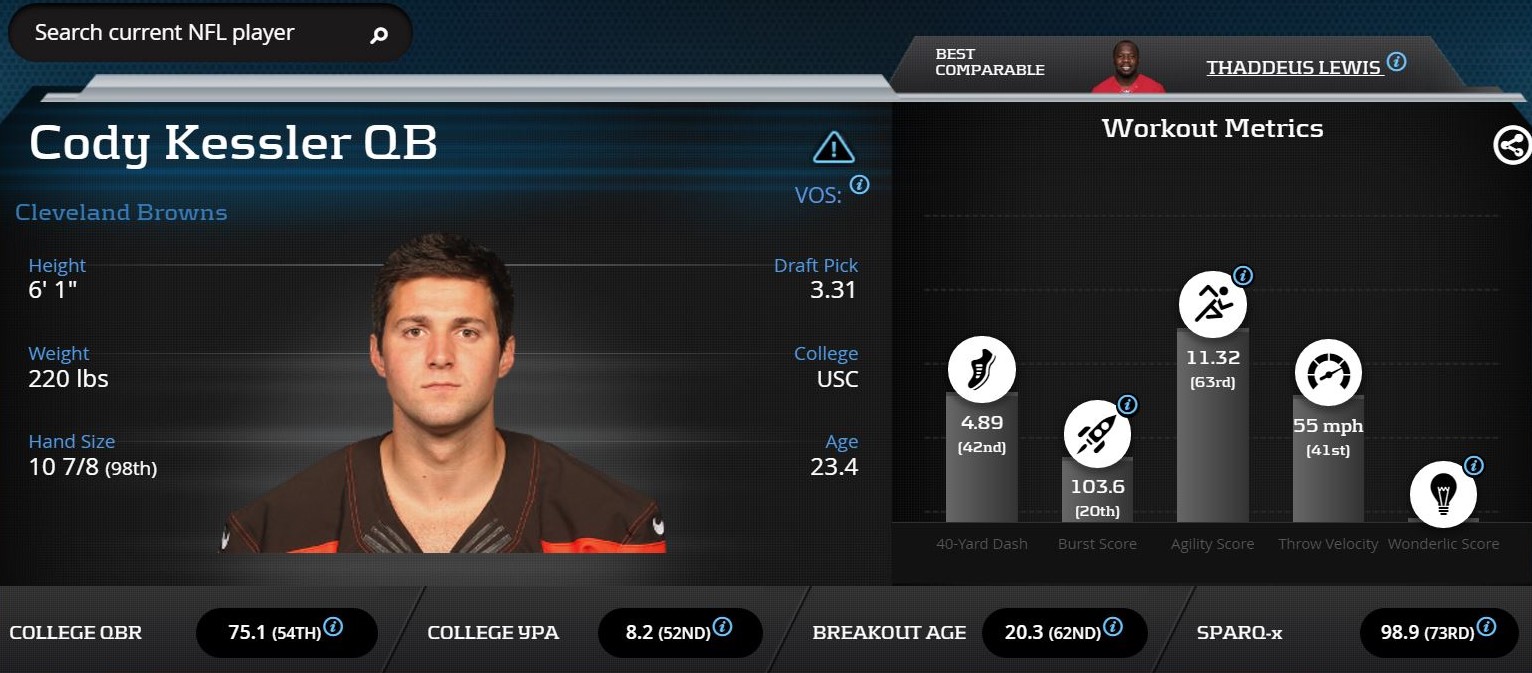1532x673 pixels.
Task: Select the Wonderlic Score lightbulb icon
Action: [1443, 494]
